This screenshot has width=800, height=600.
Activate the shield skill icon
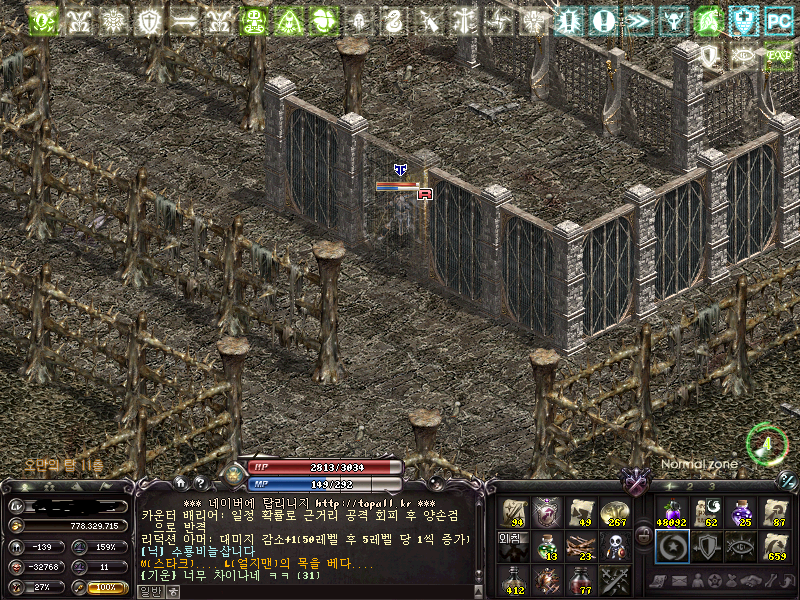[706, 546]
